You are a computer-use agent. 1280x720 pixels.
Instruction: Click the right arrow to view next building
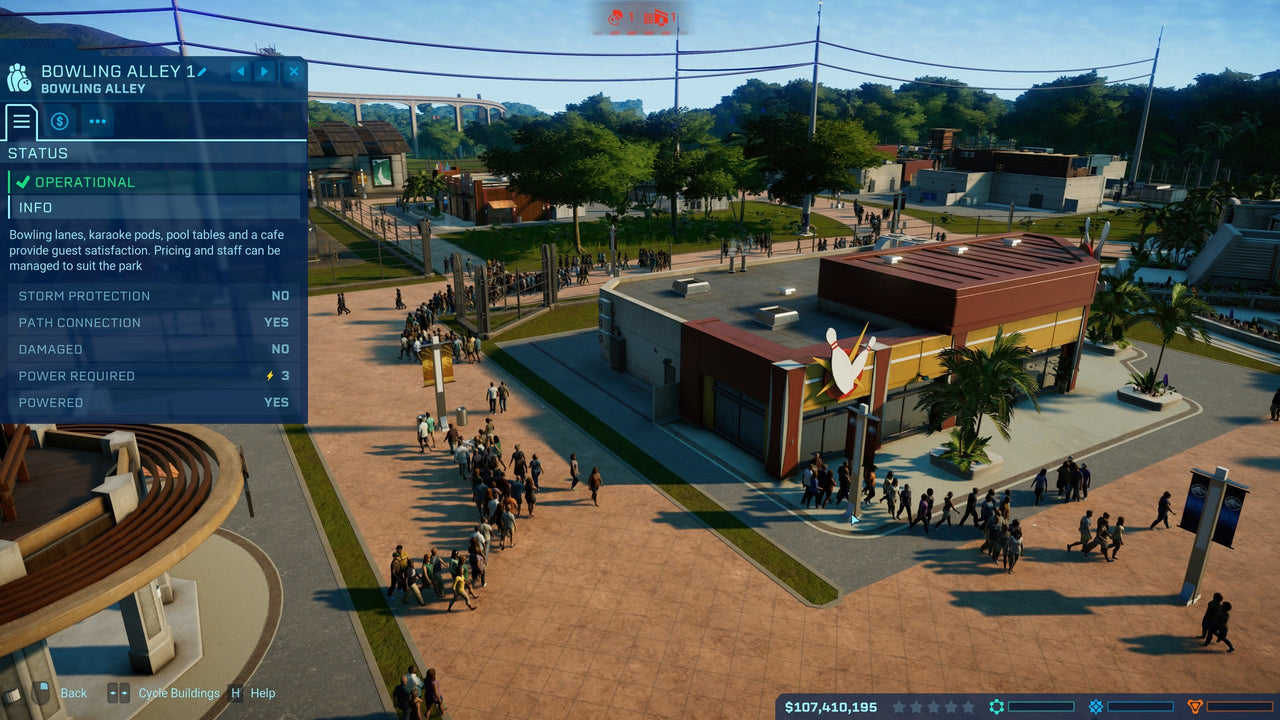tap(264, 71)
